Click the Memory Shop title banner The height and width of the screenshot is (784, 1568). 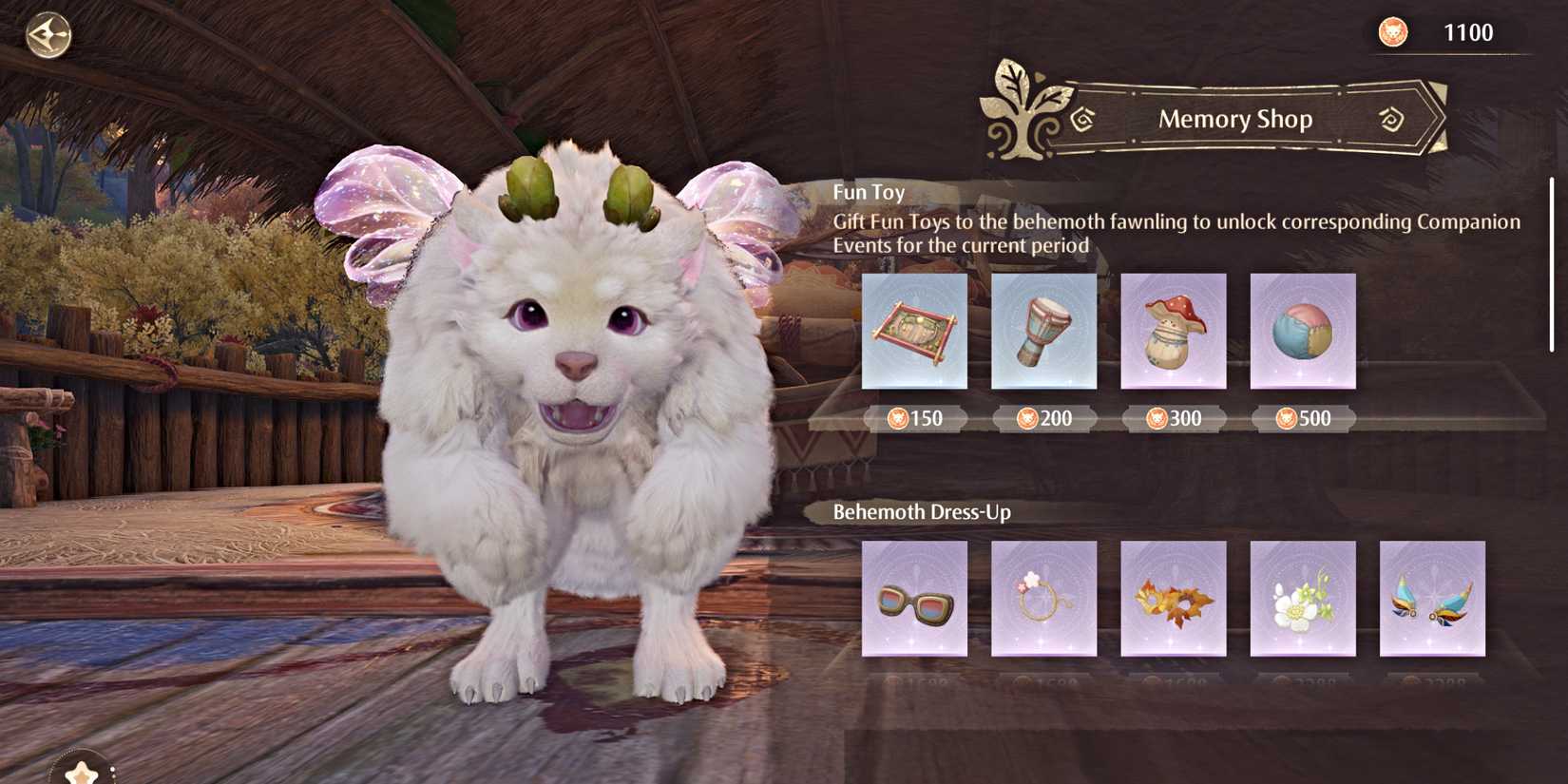coord(1234,119)
